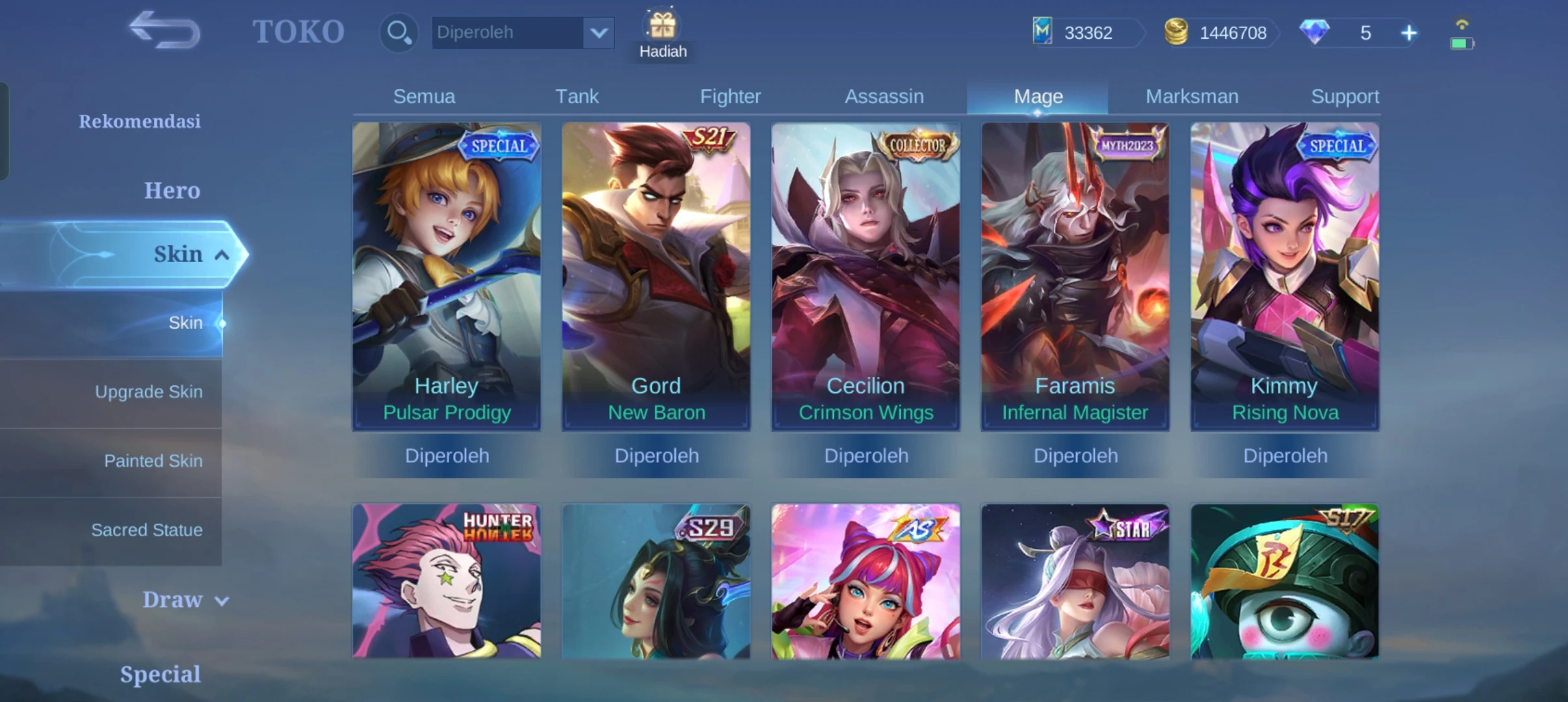Viewport: 1568px width, 702px height.
Task: Go to Sacred Statue section
Action: [x=146, y=530]
